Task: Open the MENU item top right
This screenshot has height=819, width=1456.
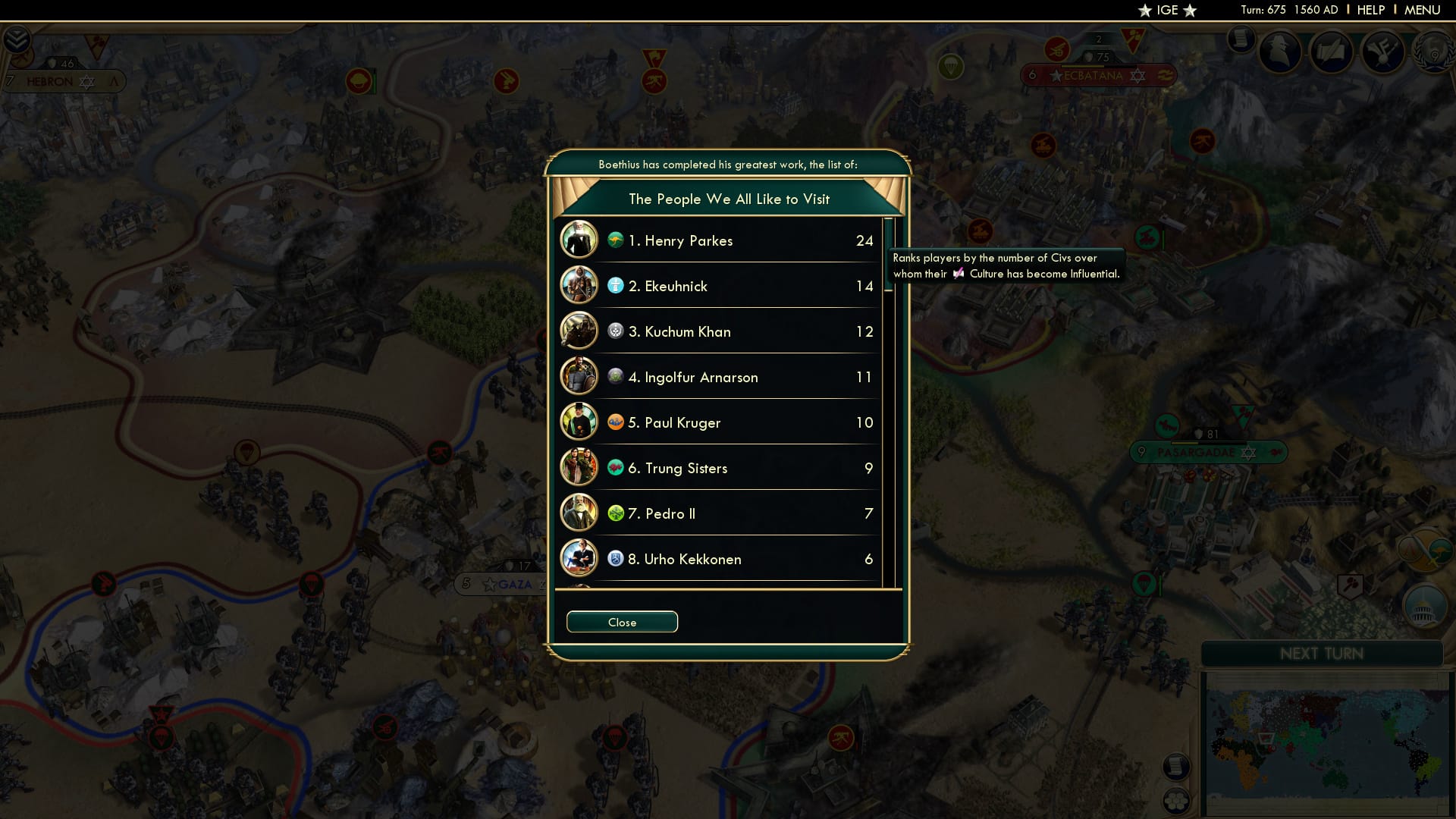Action: (1421, 10)
